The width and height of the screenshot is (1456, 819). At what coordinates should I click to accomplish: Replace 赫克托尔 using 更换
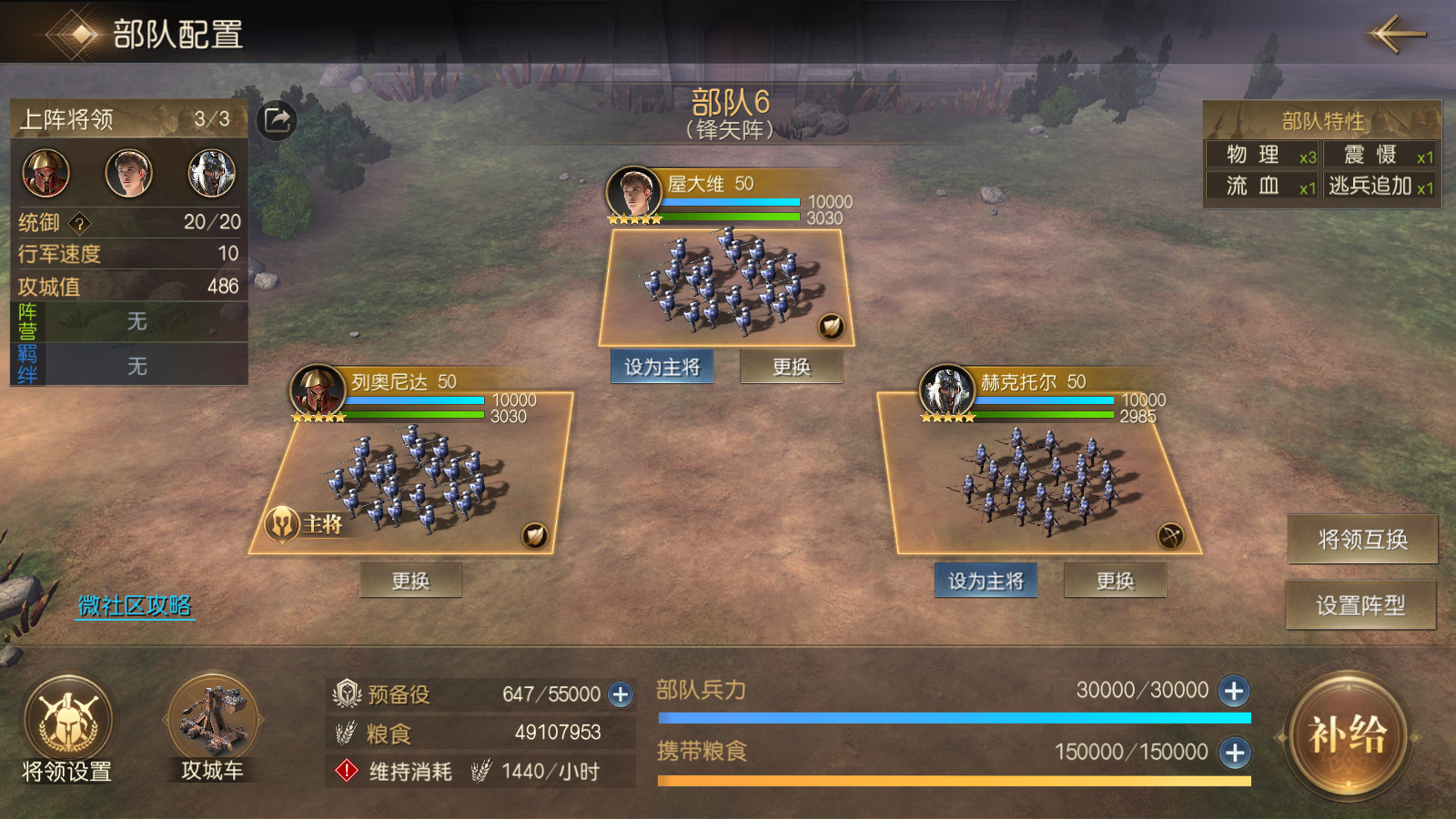pos(1115,581)
